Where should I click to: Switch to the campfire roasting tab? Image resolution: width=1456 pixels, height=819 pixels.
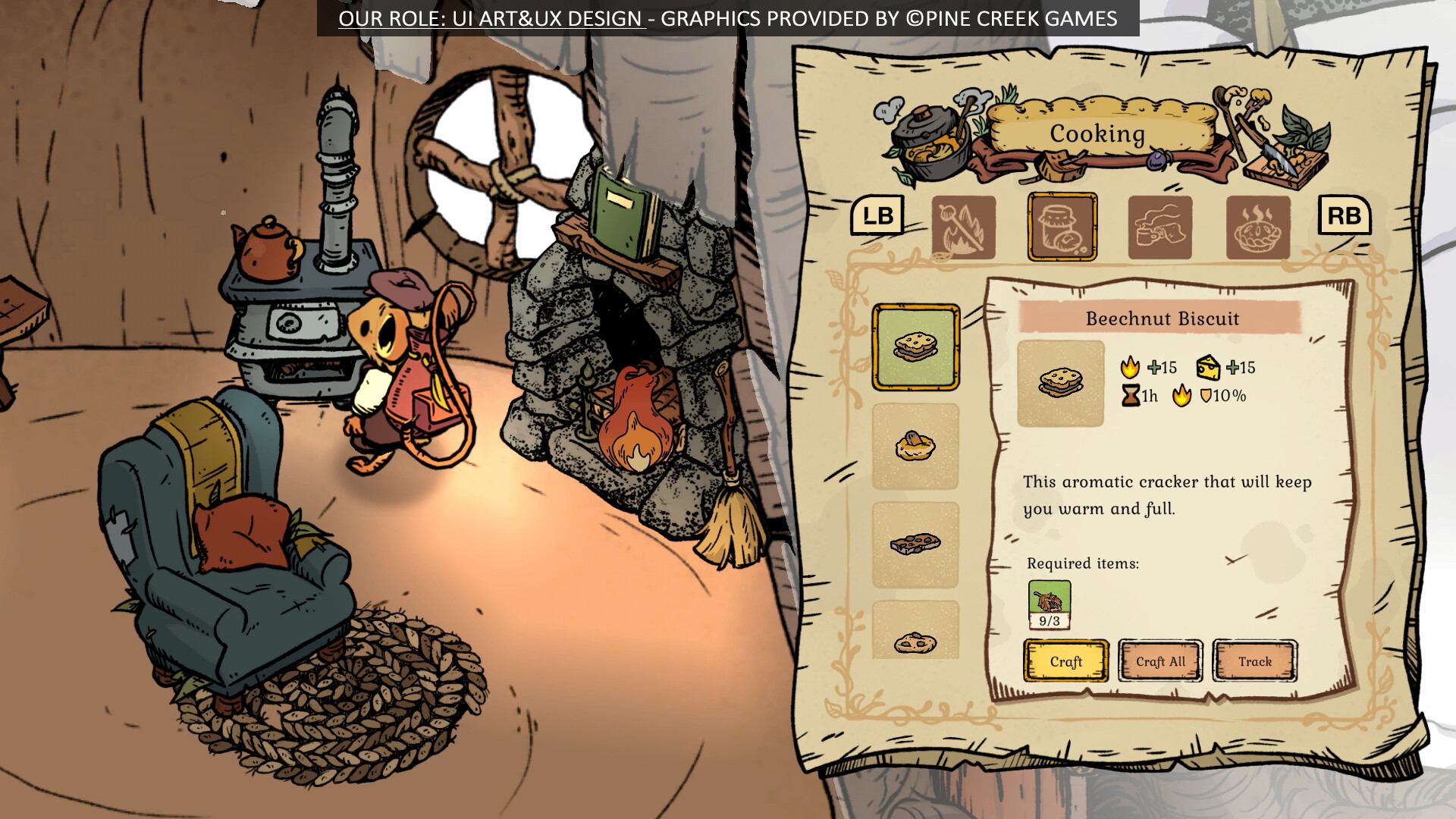coord(963,227)
